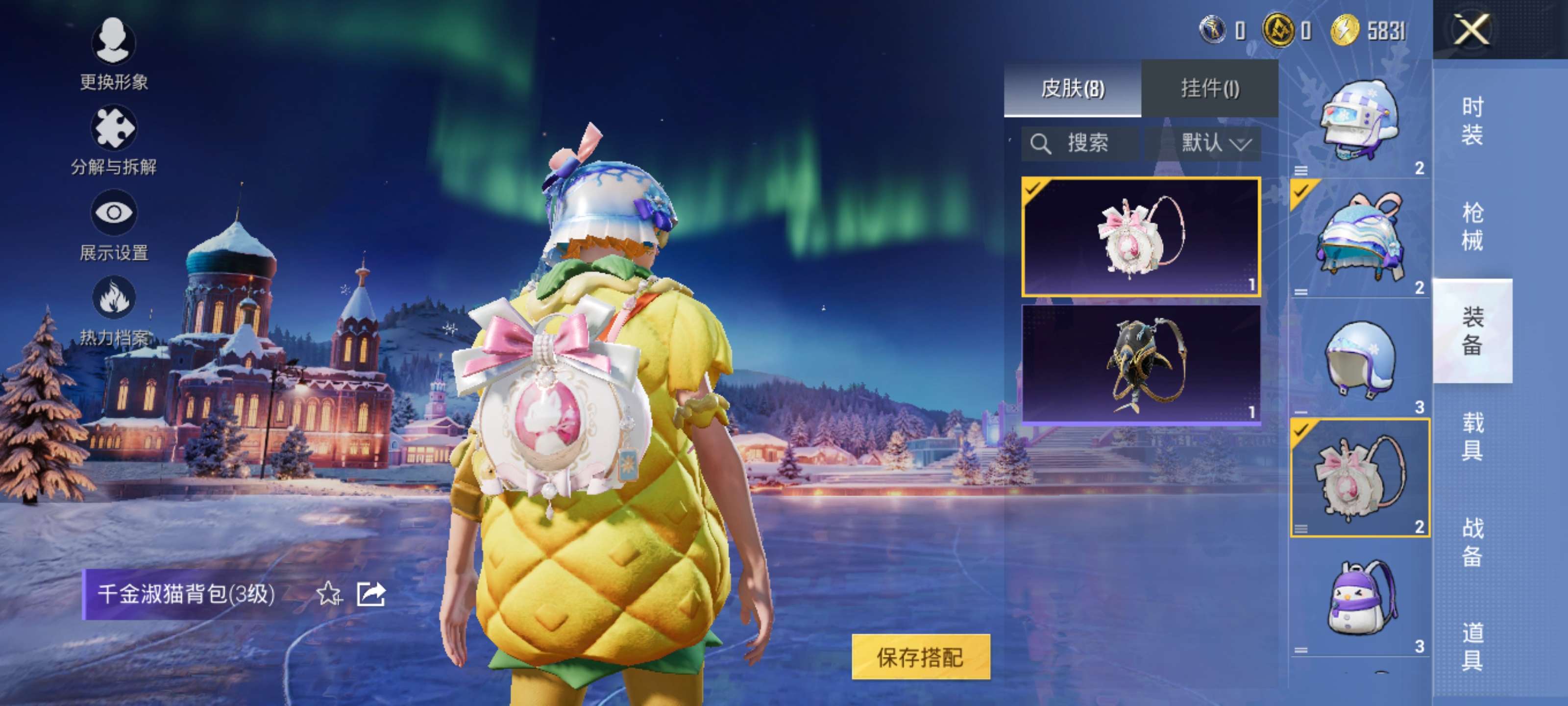The height and width of the screenshot is (706, 1568).
Task: Share the backpack using the share icon
Action: point(371,593)
